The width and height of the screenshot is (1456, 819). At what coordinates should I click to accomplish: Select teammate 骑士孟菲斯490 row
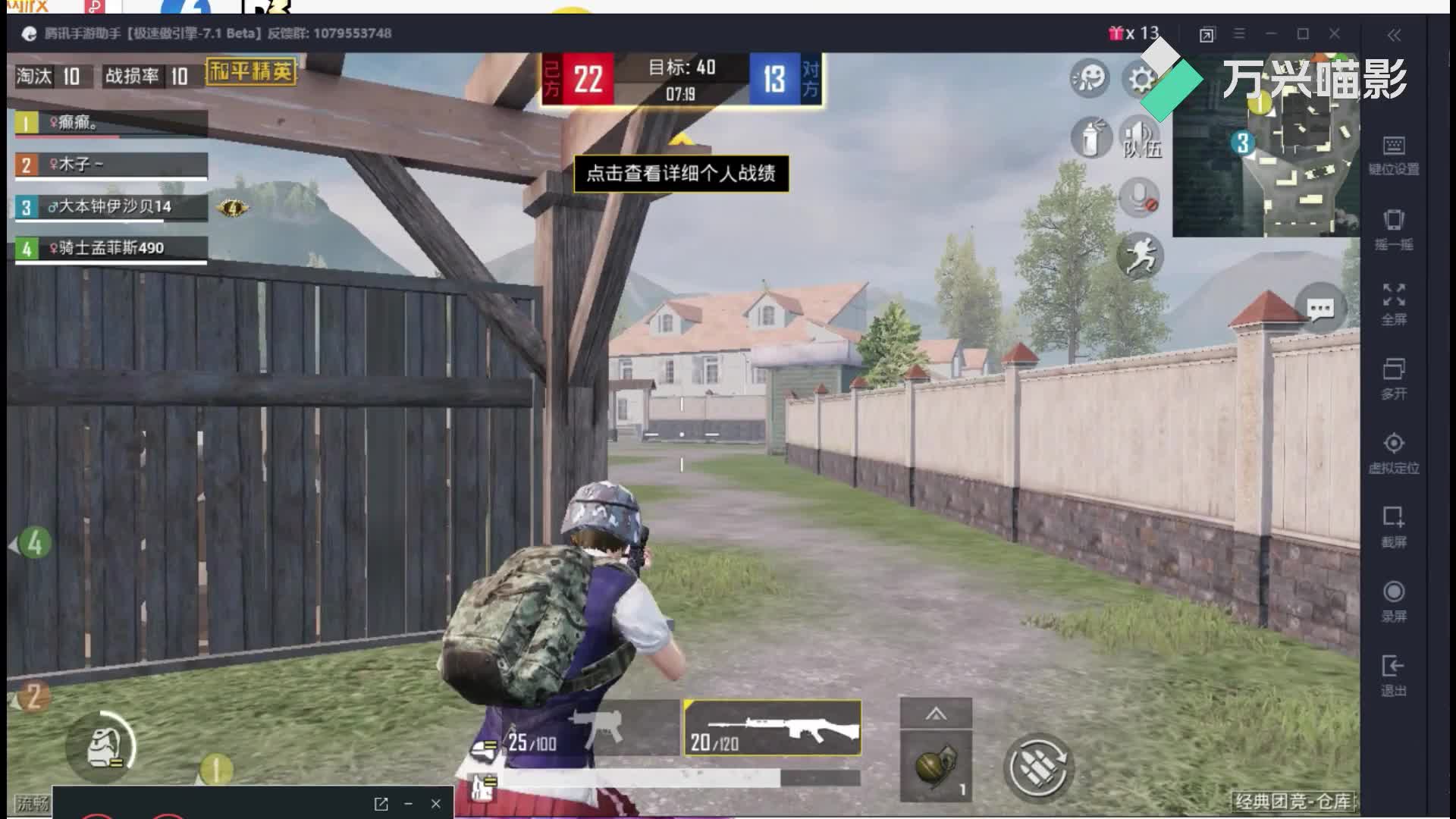click(111, 248)
